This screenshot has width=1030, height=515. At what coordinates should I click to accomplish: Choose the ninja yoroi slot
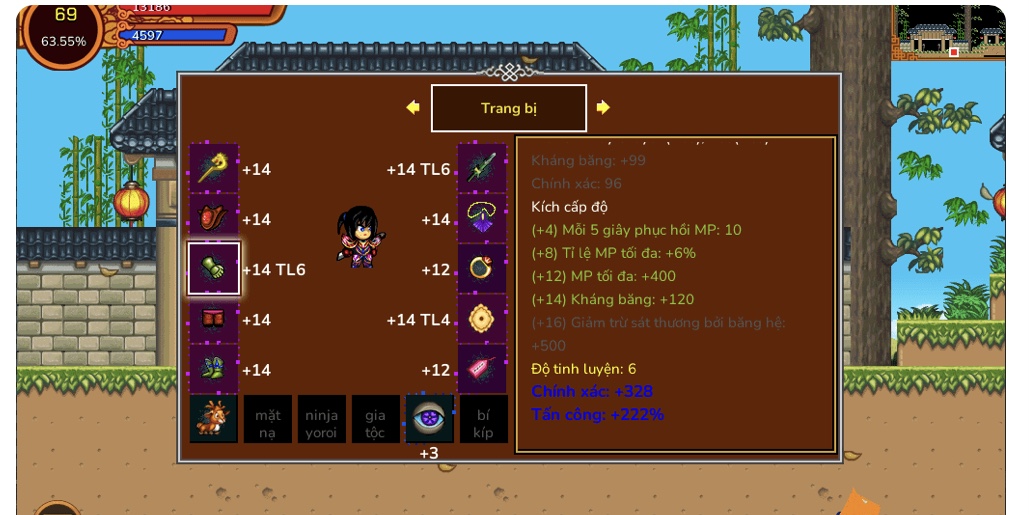322,419
